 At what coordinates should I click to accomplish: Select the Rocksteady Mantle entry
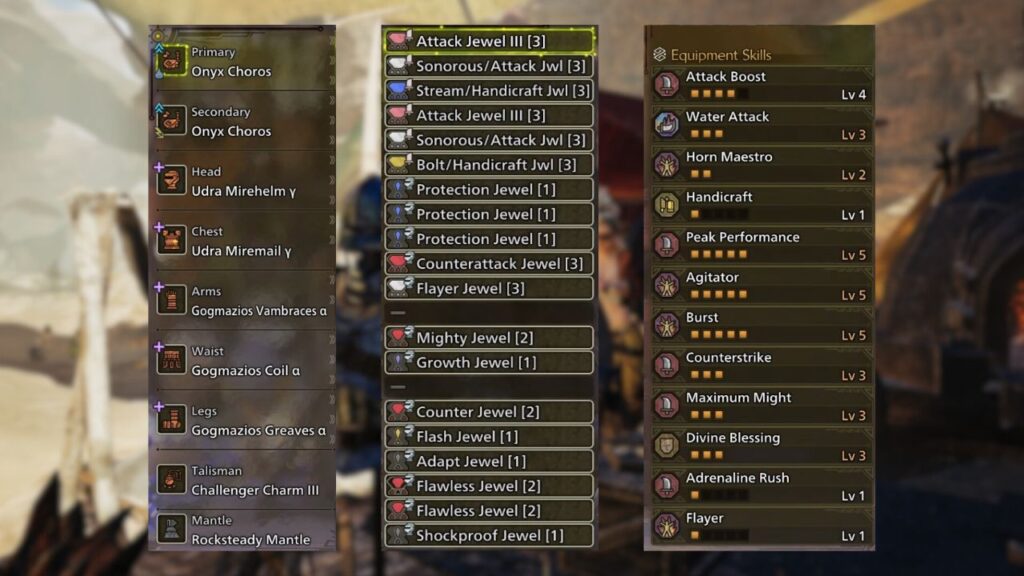click(242, 530)
